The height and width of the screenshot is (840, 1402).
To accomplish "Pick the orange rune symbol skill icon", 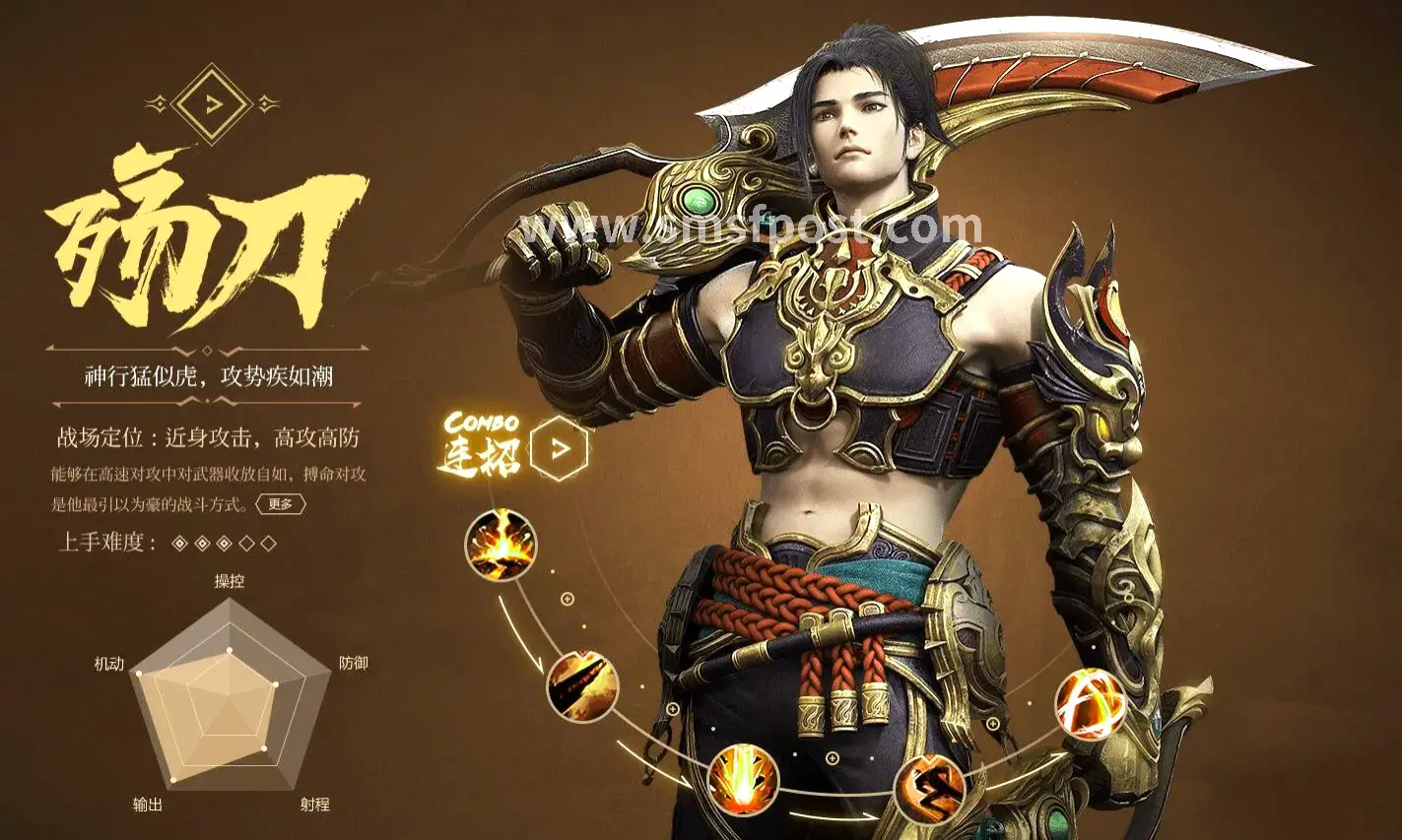I will tap(928, 790).
